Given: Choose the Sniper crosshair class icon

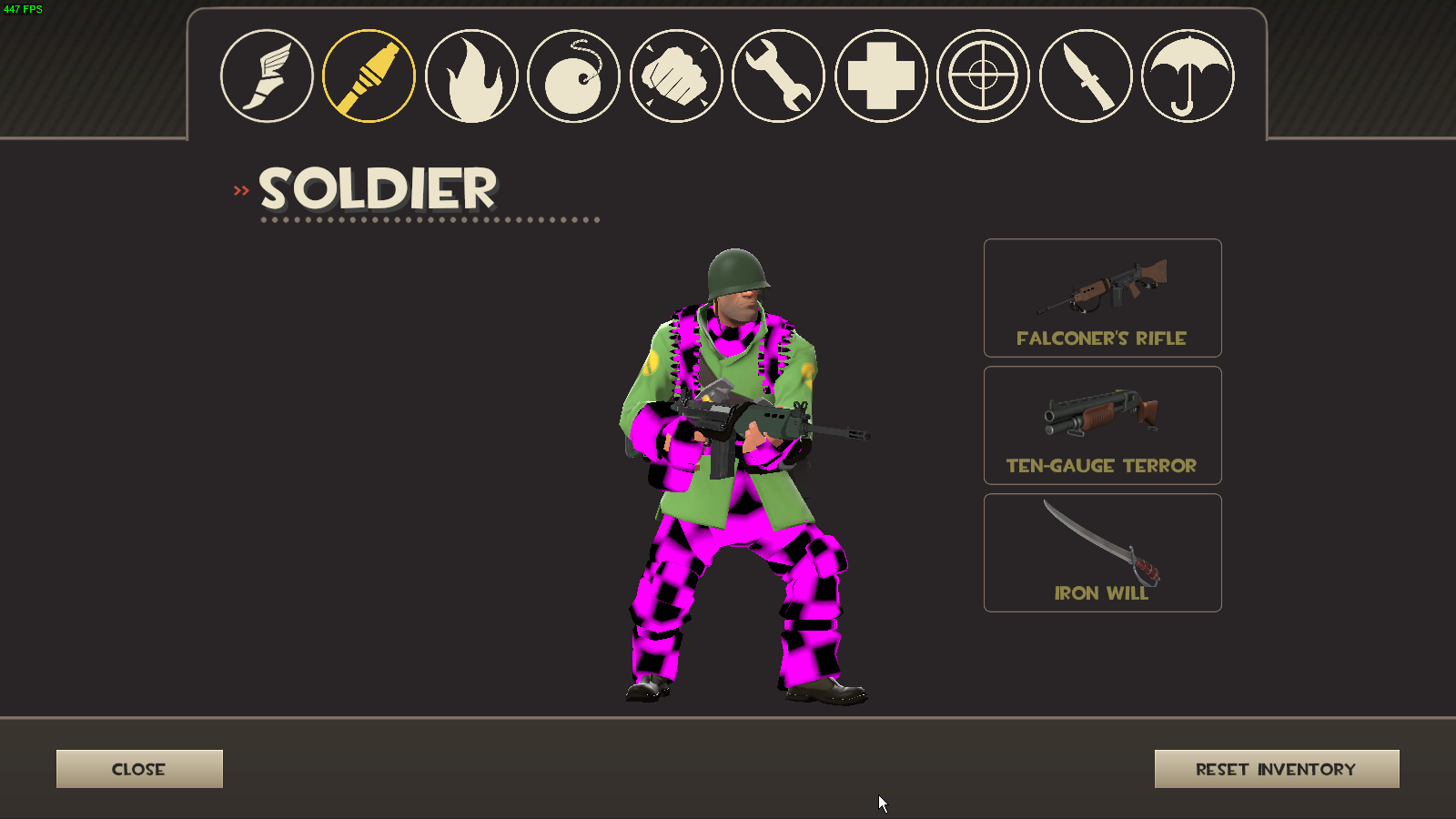Looking at the screenshot, I should click(x=983, y=76).
